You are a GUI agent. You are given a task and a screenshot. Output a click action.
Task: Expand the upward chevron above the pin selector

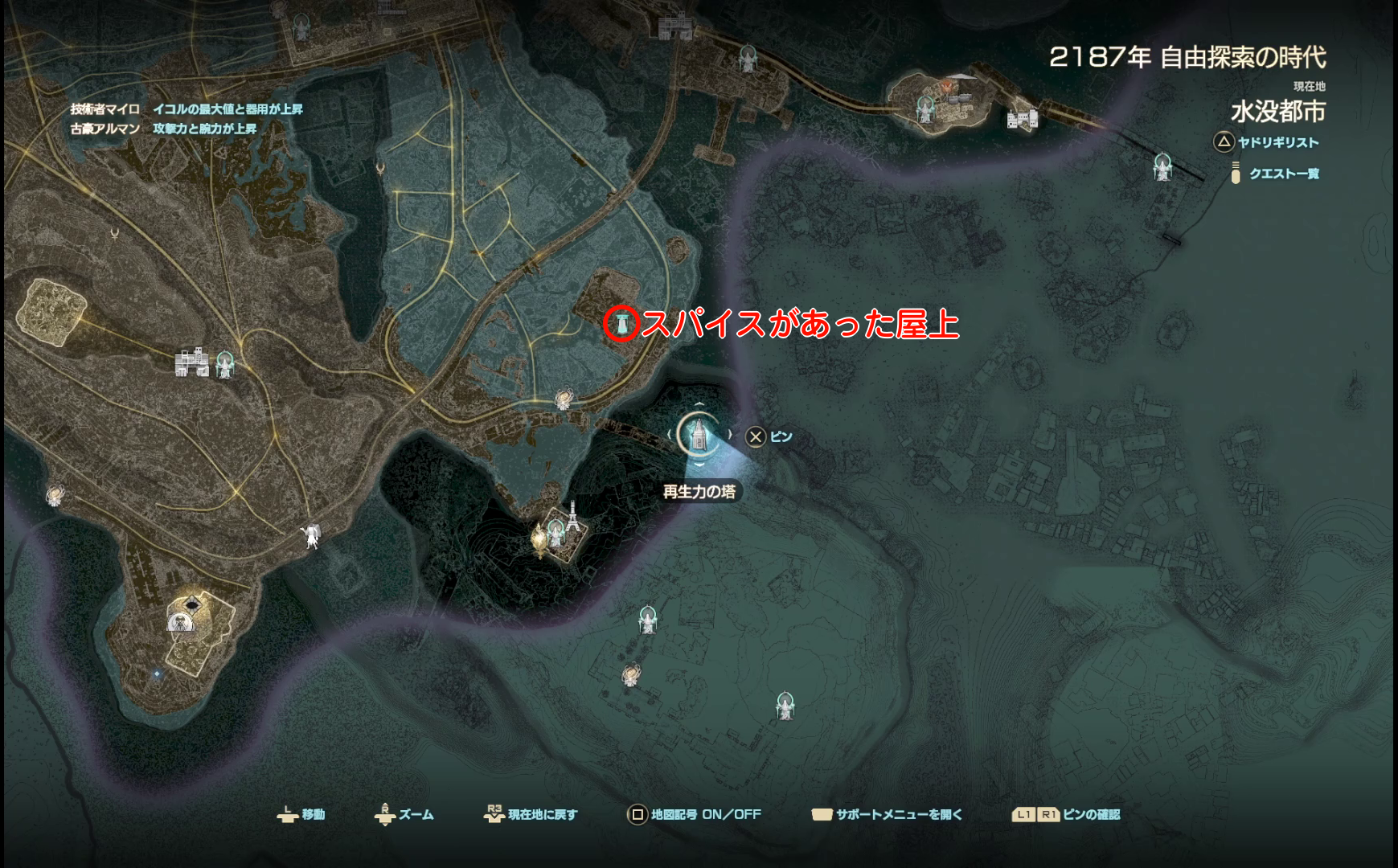coord(700,404)
